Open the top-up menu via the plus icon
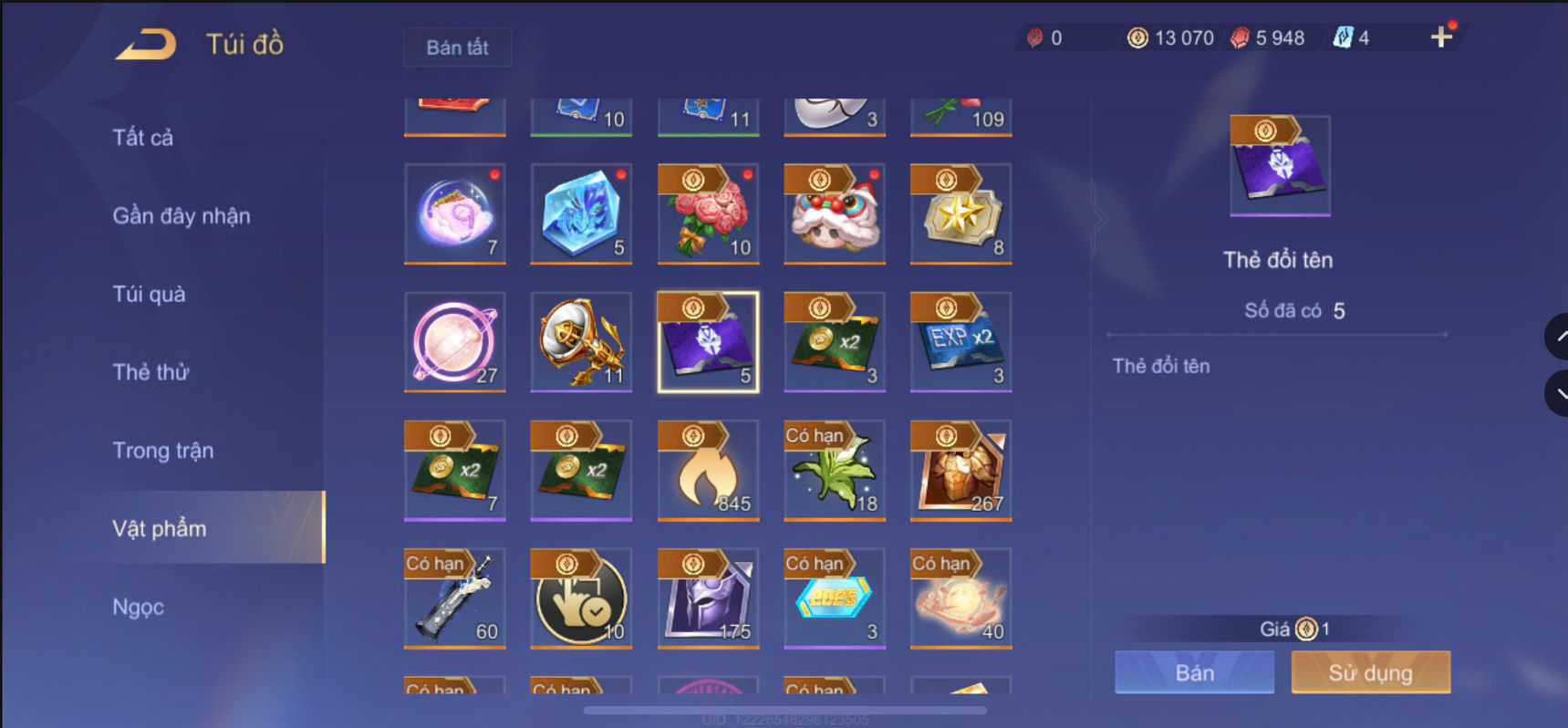This screenshot has height=728, width=1568. click(1441, 37)
